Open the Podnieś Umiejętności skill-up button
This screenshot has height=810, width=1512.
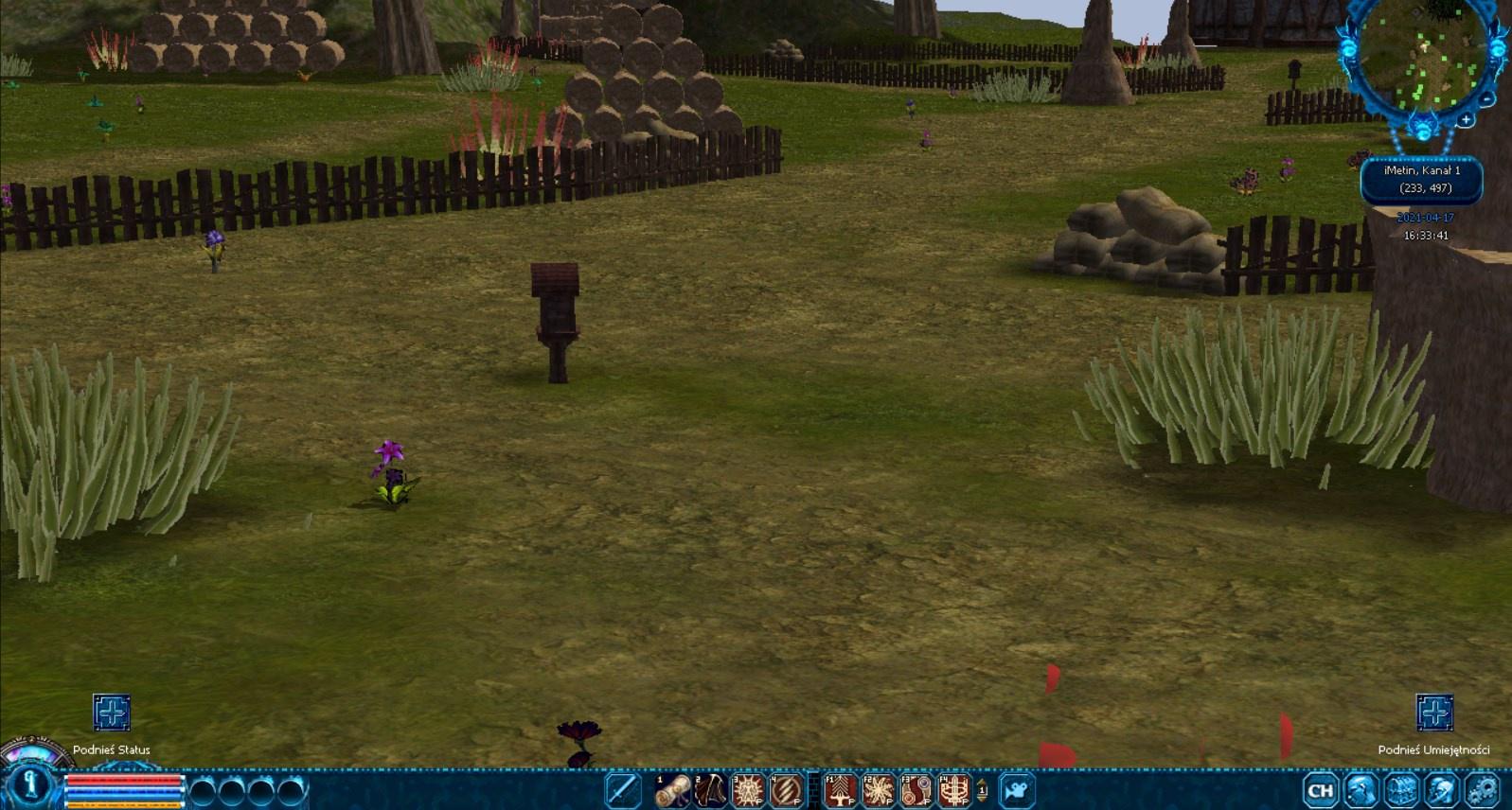(x=1434, y=713)
